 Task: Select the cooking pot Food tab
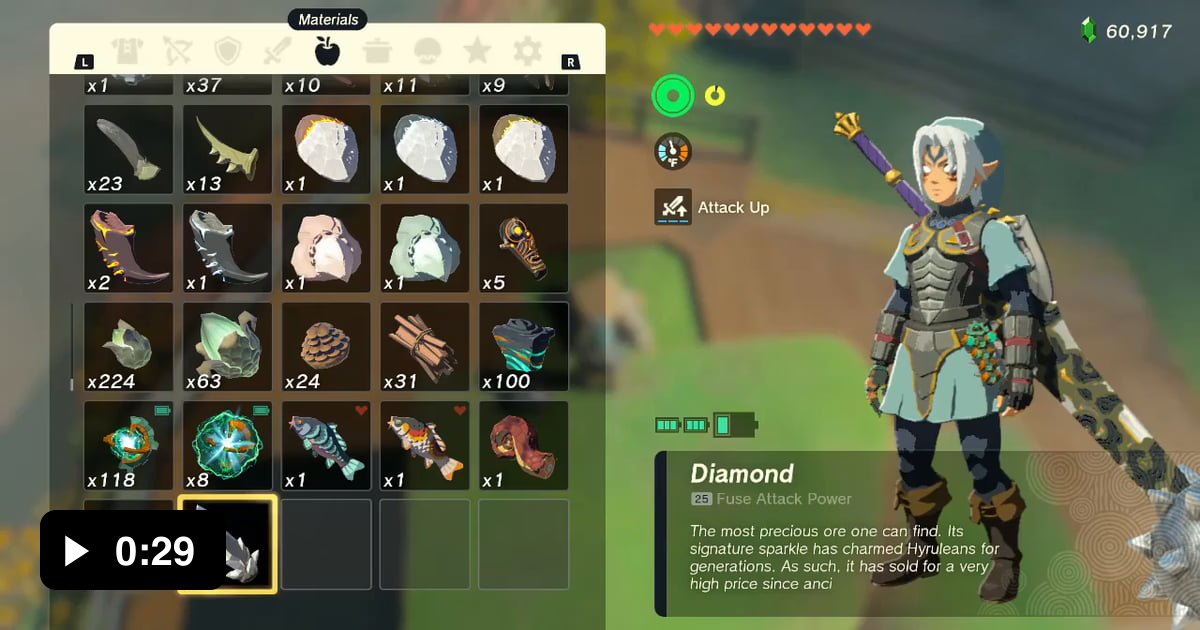[378, 51]
